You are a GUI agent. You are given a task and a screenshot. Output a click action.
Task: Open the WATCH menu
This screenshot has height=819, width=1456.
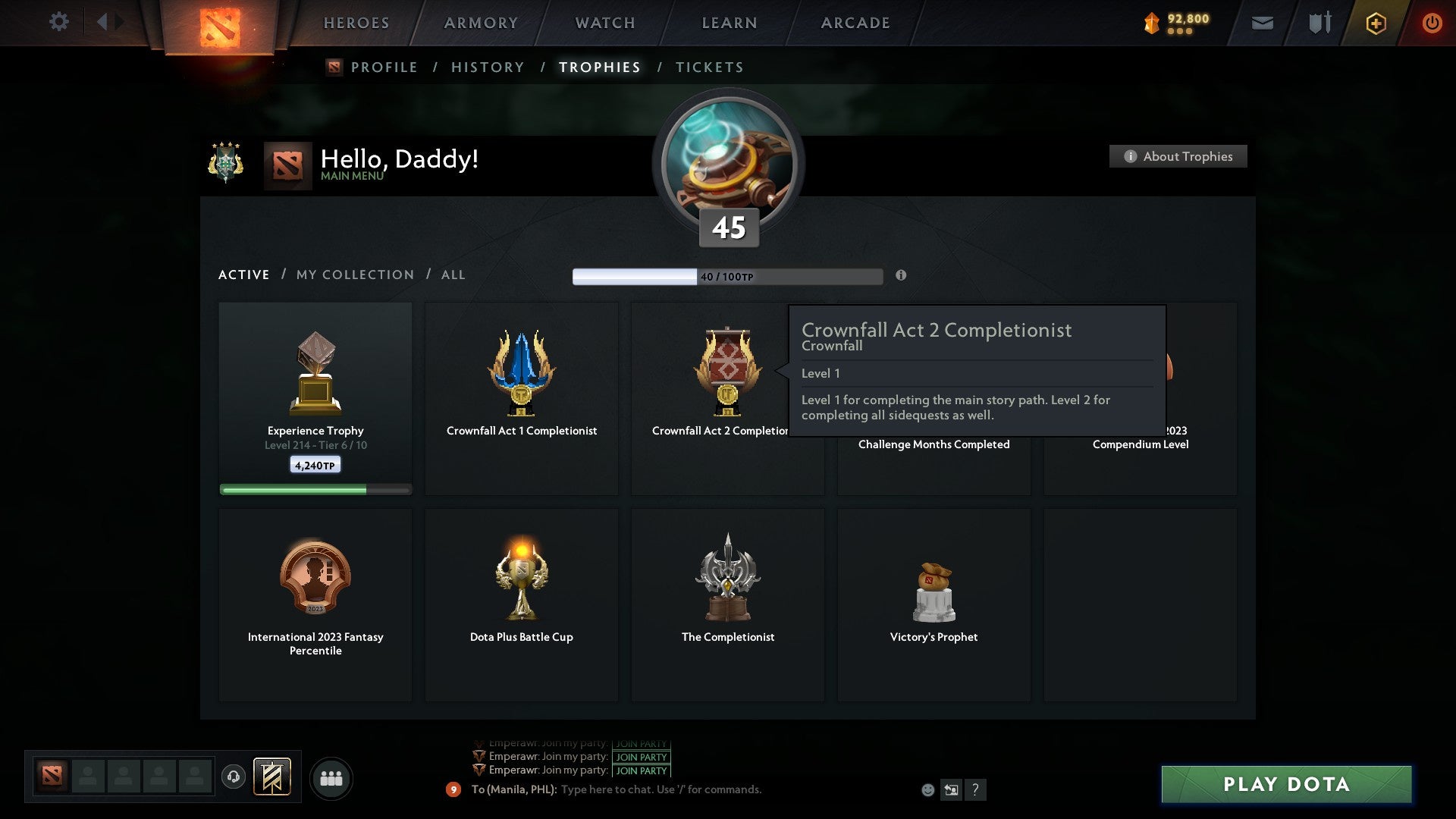point(604,23)
